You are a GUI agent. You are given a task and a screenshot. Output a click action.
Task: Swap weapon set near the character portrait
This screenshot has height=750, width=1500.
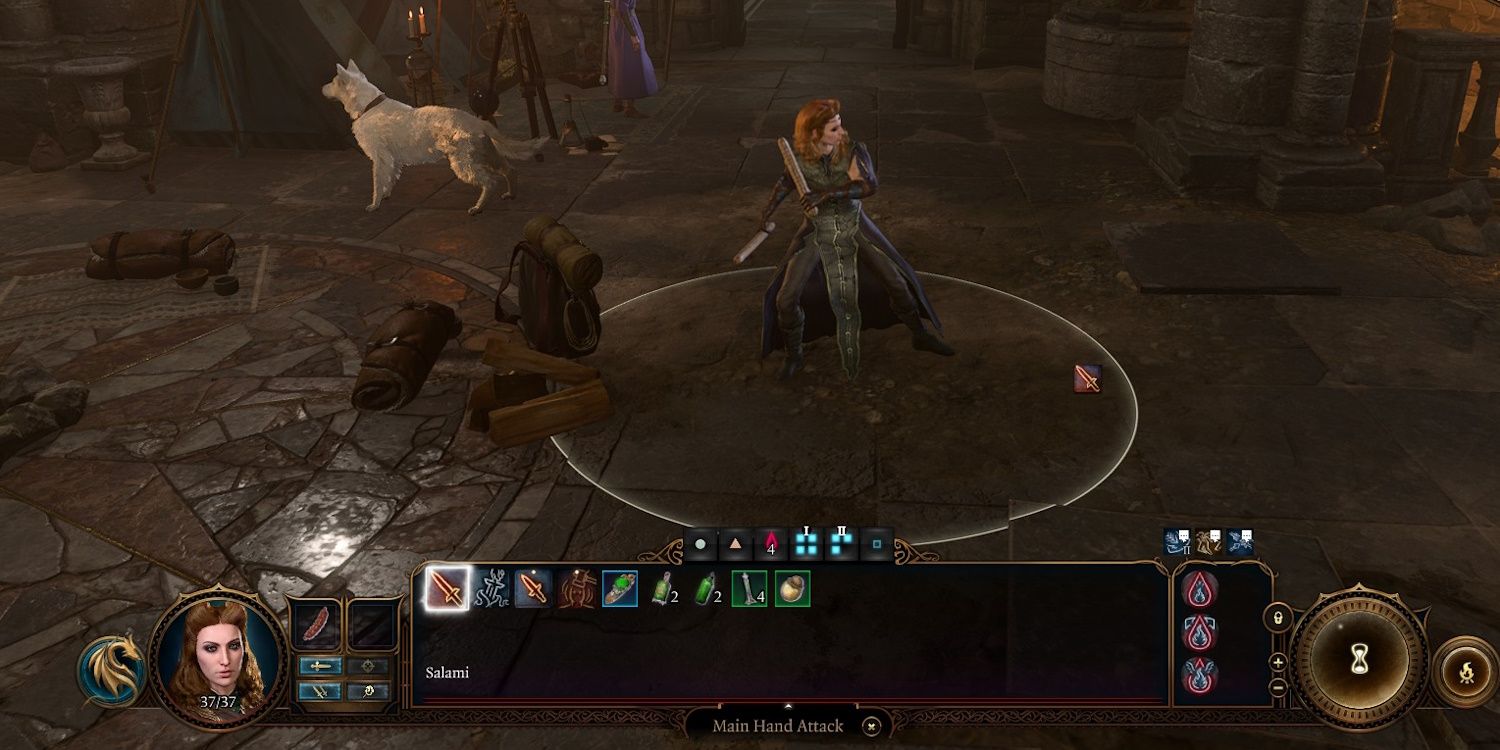(x=322, y=690)
